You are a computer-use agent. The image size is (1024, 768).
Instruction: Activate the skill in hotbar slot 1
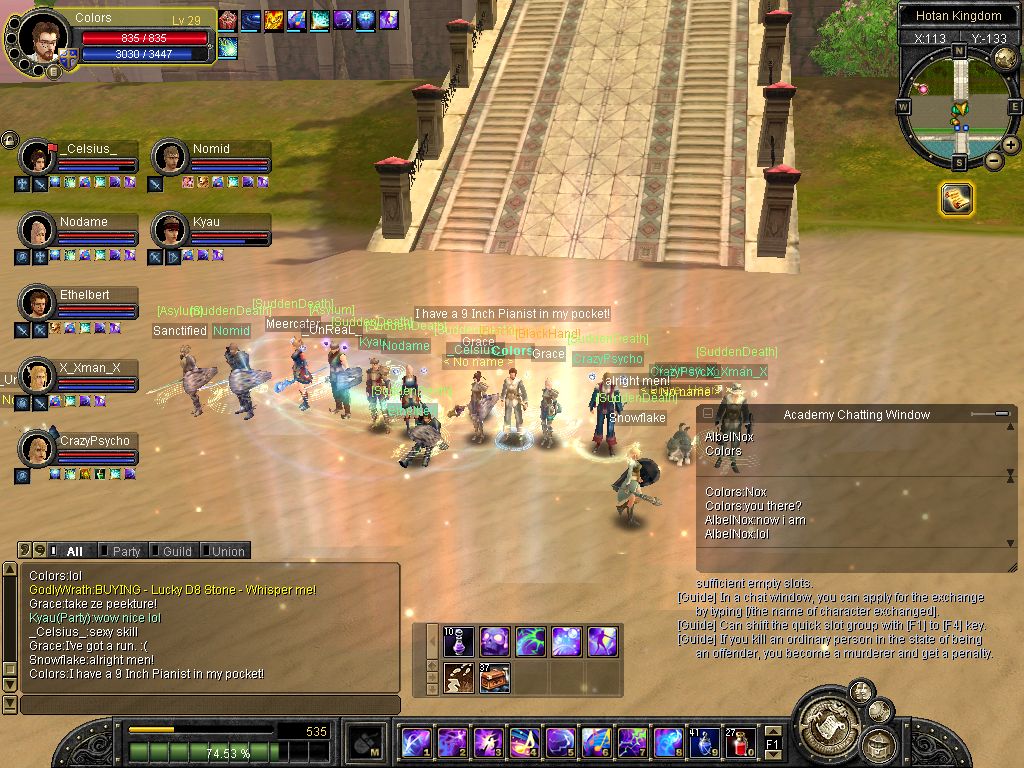tap(415, 743)
